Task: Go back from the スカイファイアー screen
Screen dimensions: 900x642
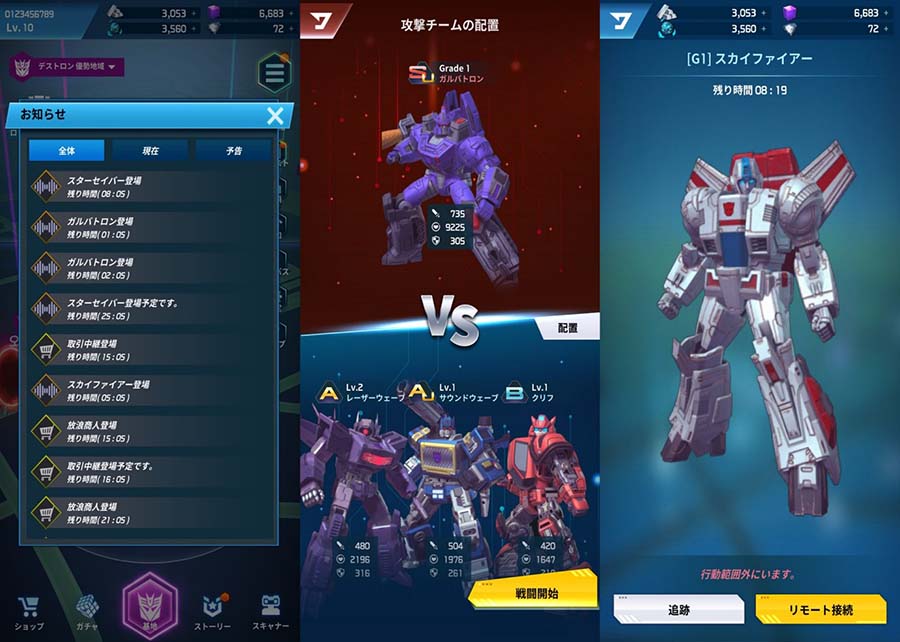Action: click(621, 19)
